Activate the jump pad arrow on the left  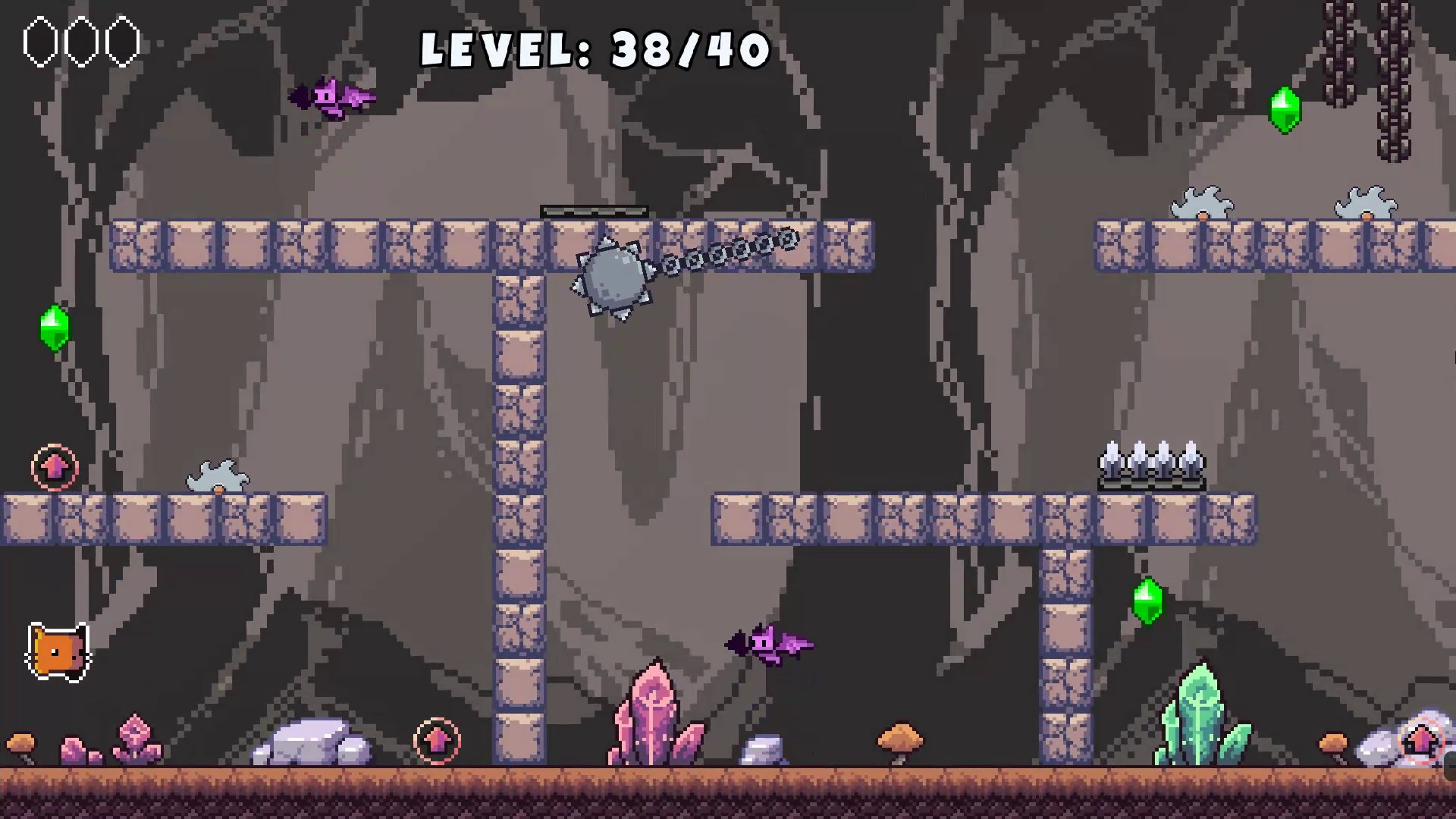click(54, 467)
